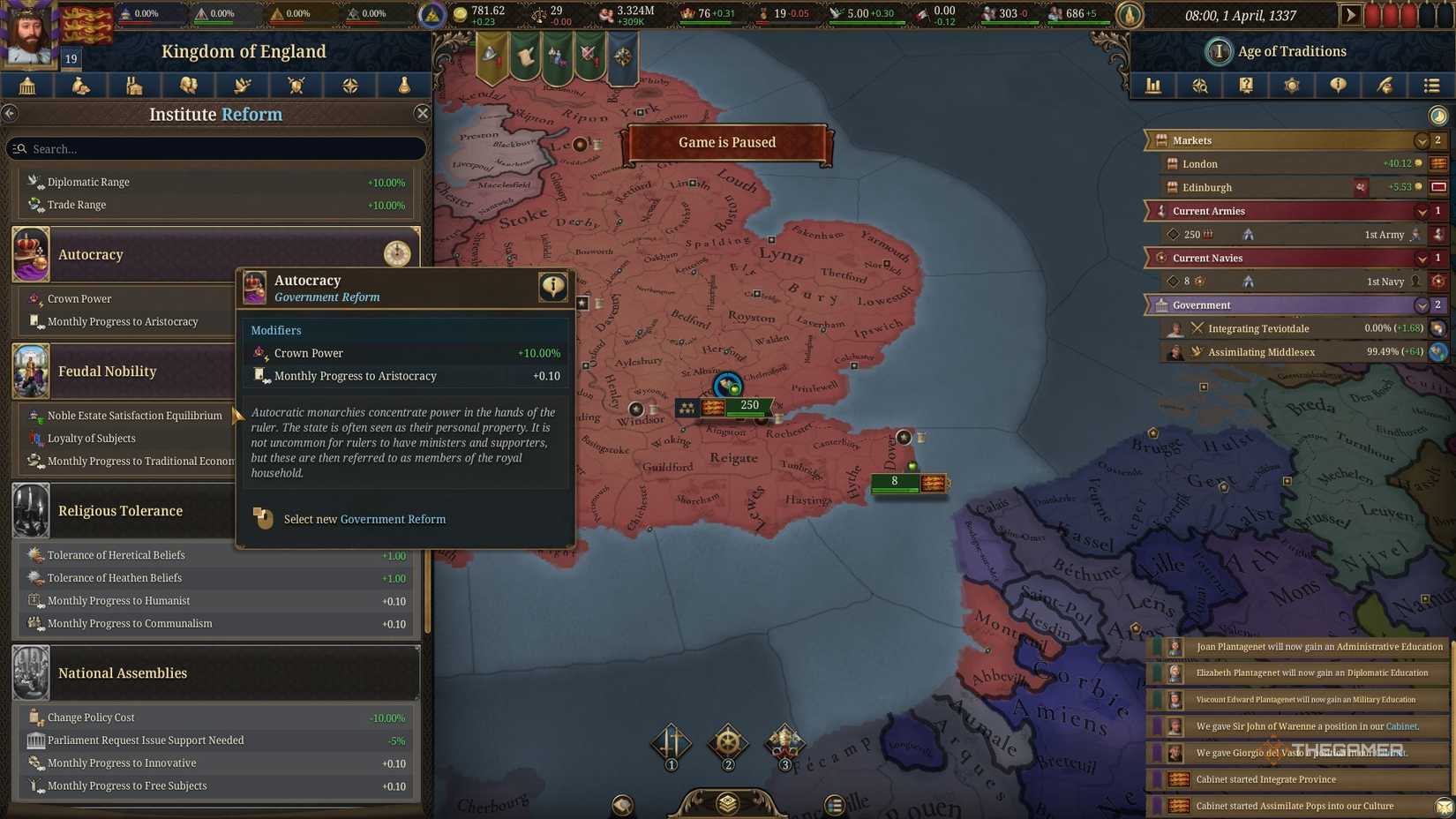Toggle the outliner list icon at top right
This screenshot has height=819, width=1456.
coord(1430,86)
